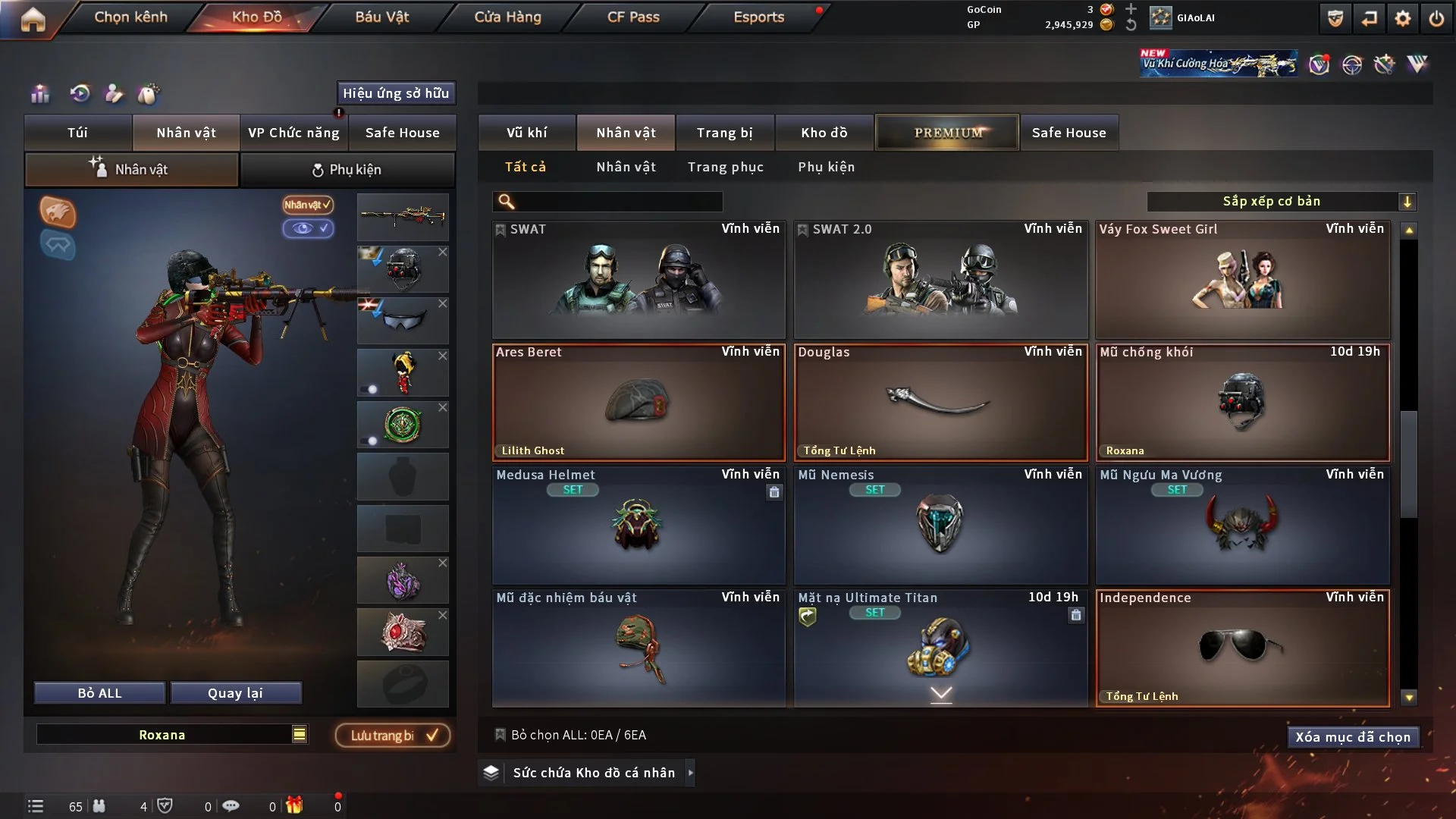Open the CF Pass menu
1456x819 pixels.
633,17
